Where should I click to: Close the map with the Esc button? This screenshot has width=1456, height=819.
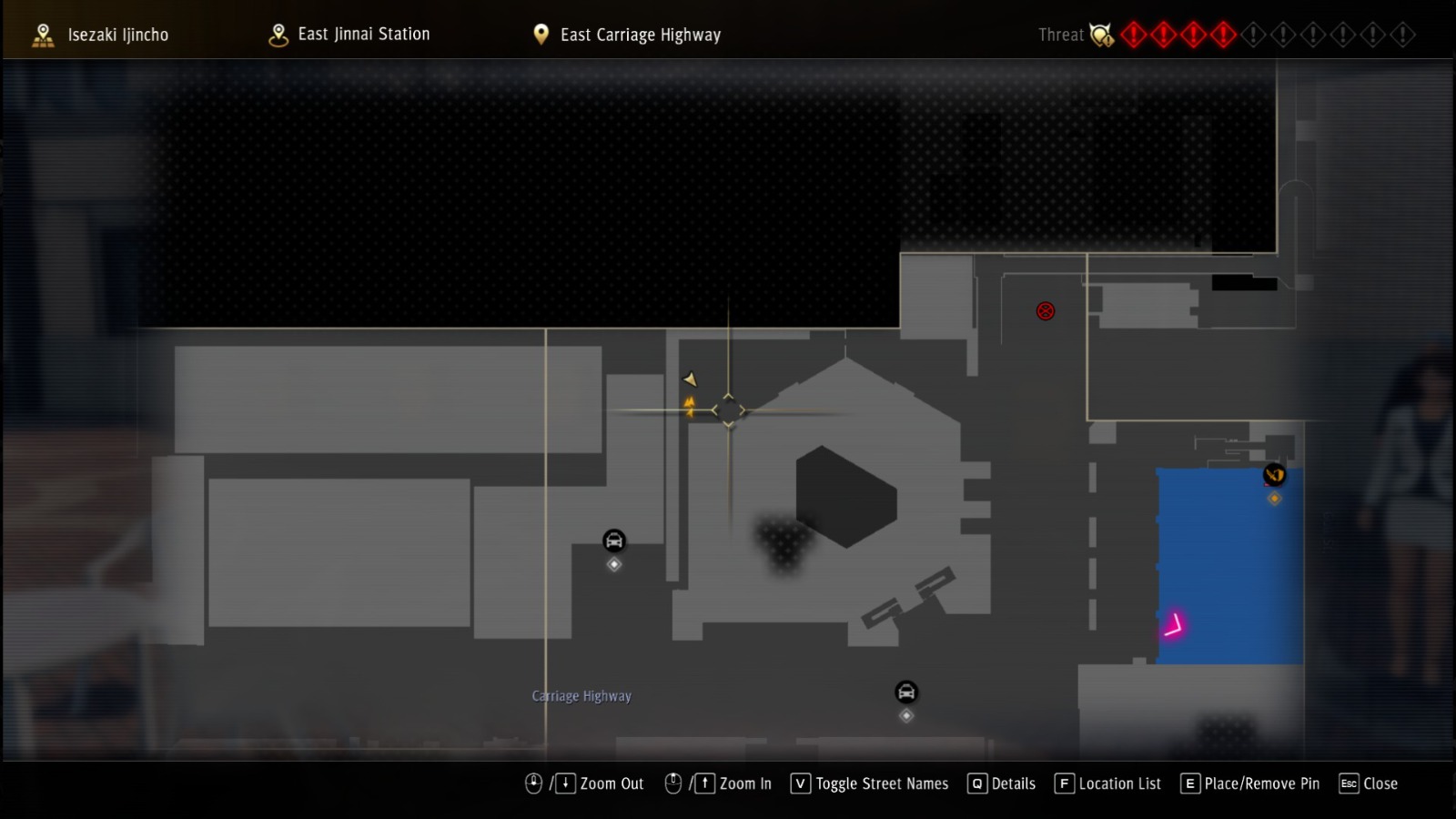(x=1350, y=784)
